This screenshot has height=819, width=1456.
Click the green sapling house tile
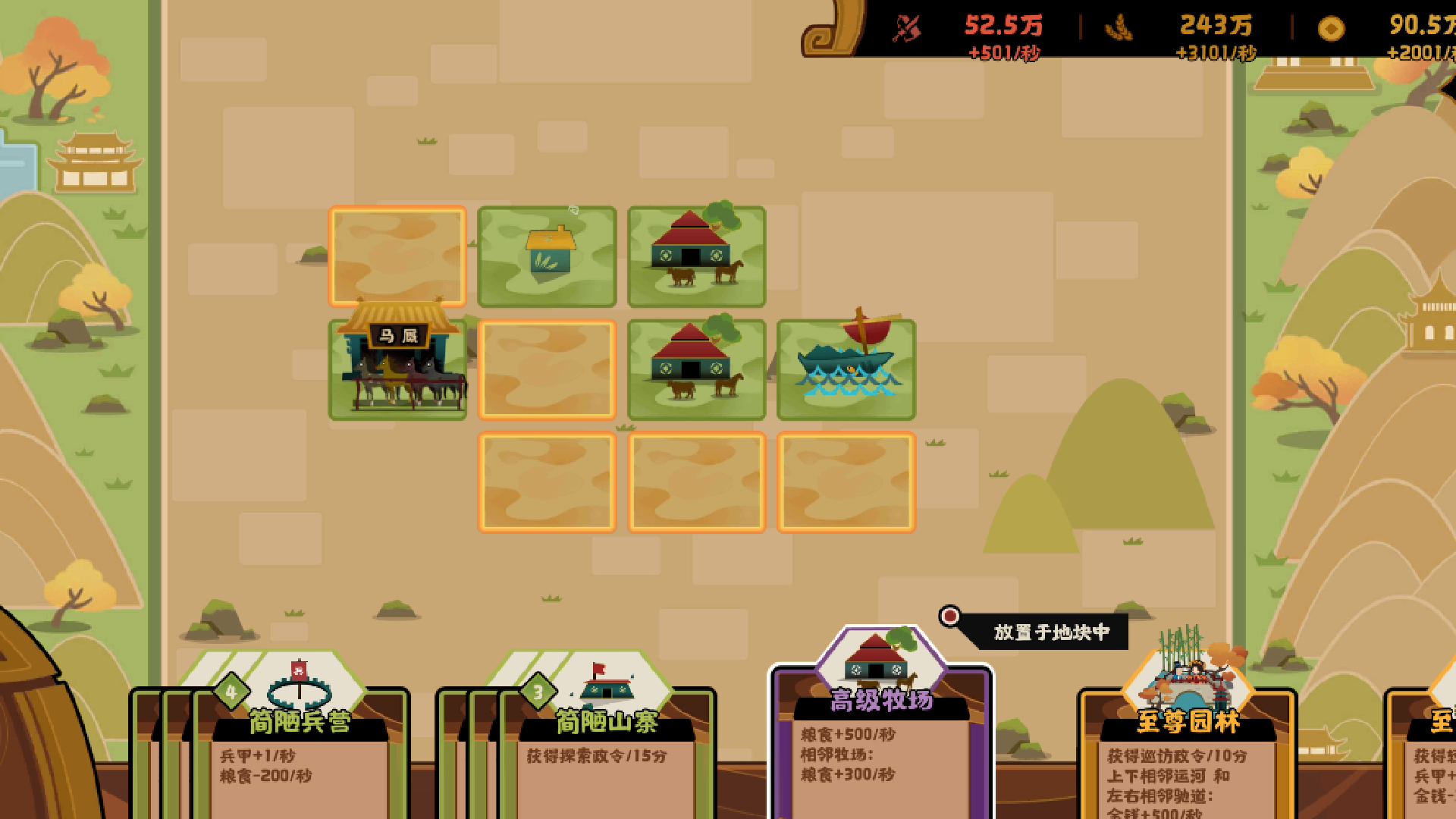tap(545, 258)
